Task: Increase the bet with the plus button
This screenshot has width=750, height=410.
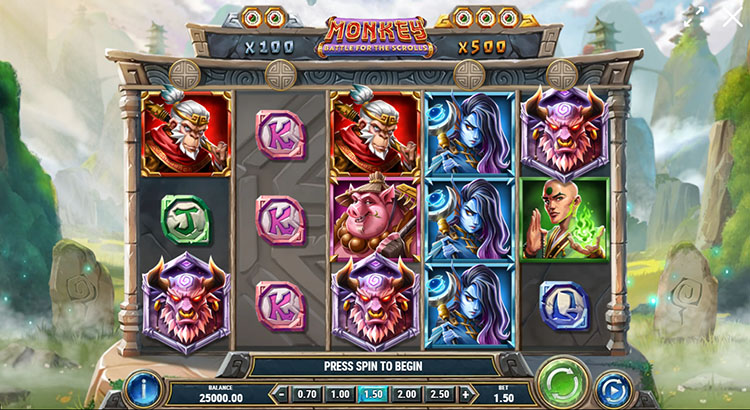Action: pos(464,395)
